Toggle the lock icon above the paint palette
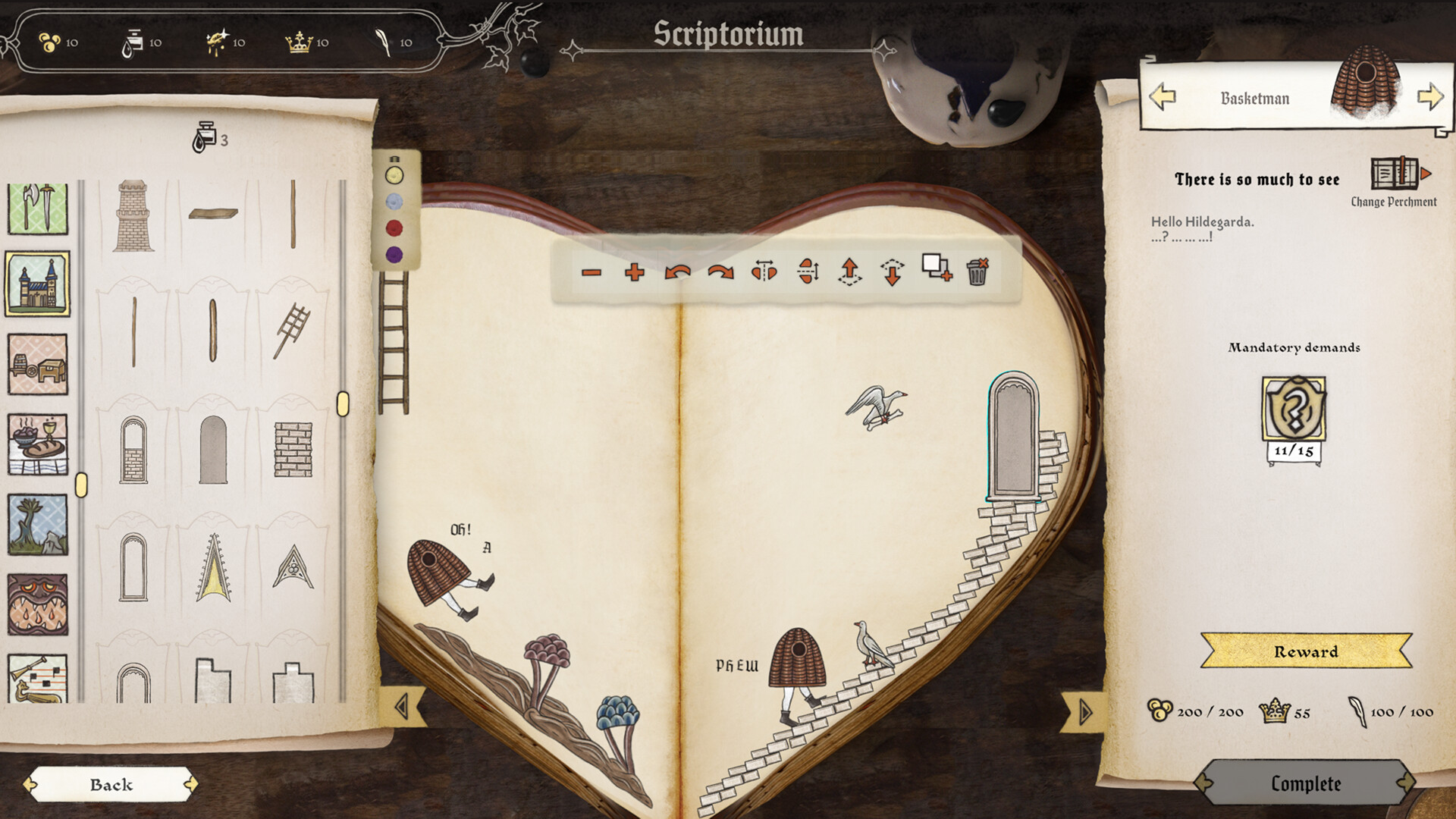Viewport: 1456px width, 819px height. coord(394,160)
